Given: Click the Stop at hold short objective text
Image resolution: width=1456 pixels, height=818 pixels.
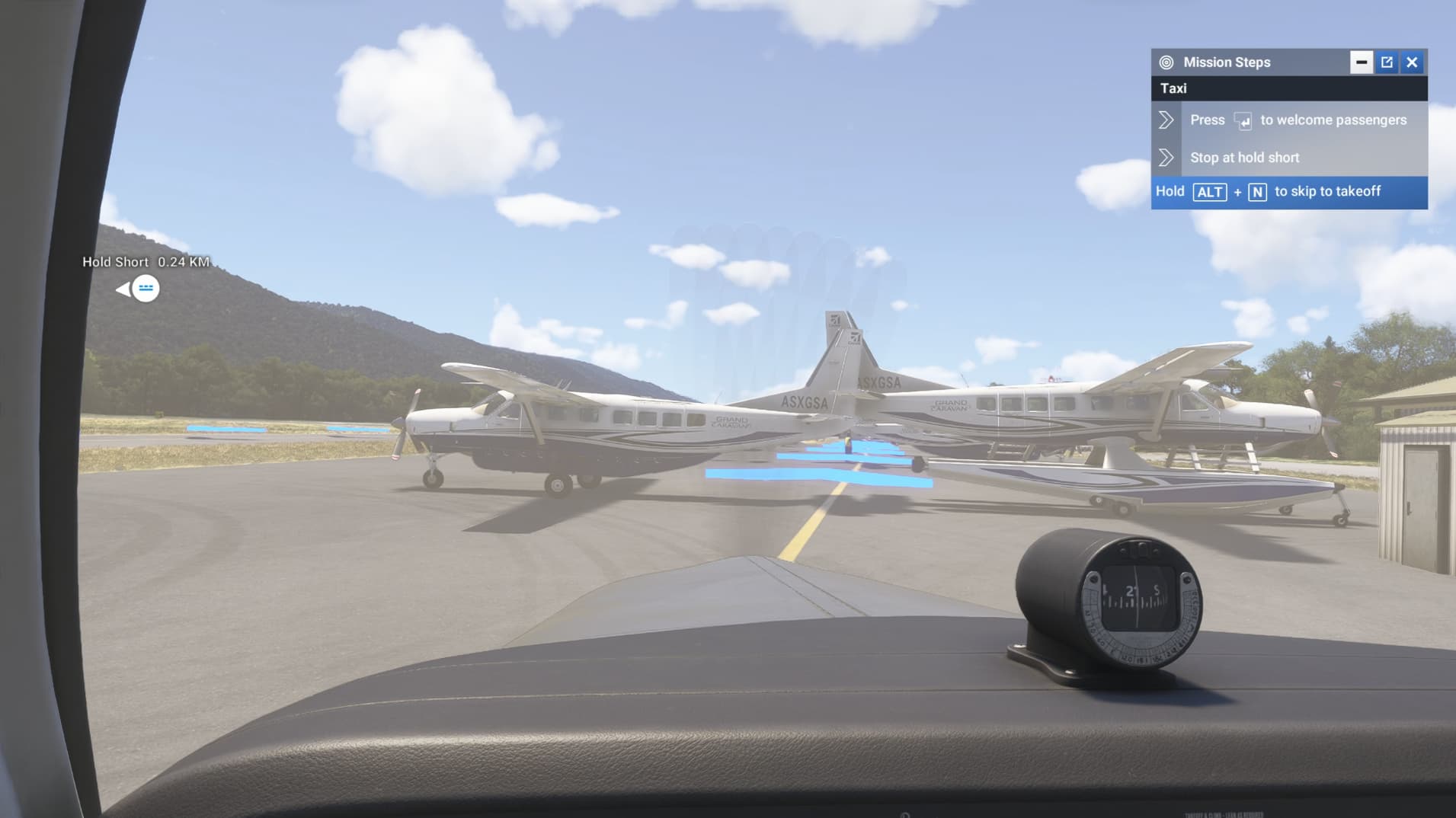Looking at the screenshot, I should coord(1244,158).
